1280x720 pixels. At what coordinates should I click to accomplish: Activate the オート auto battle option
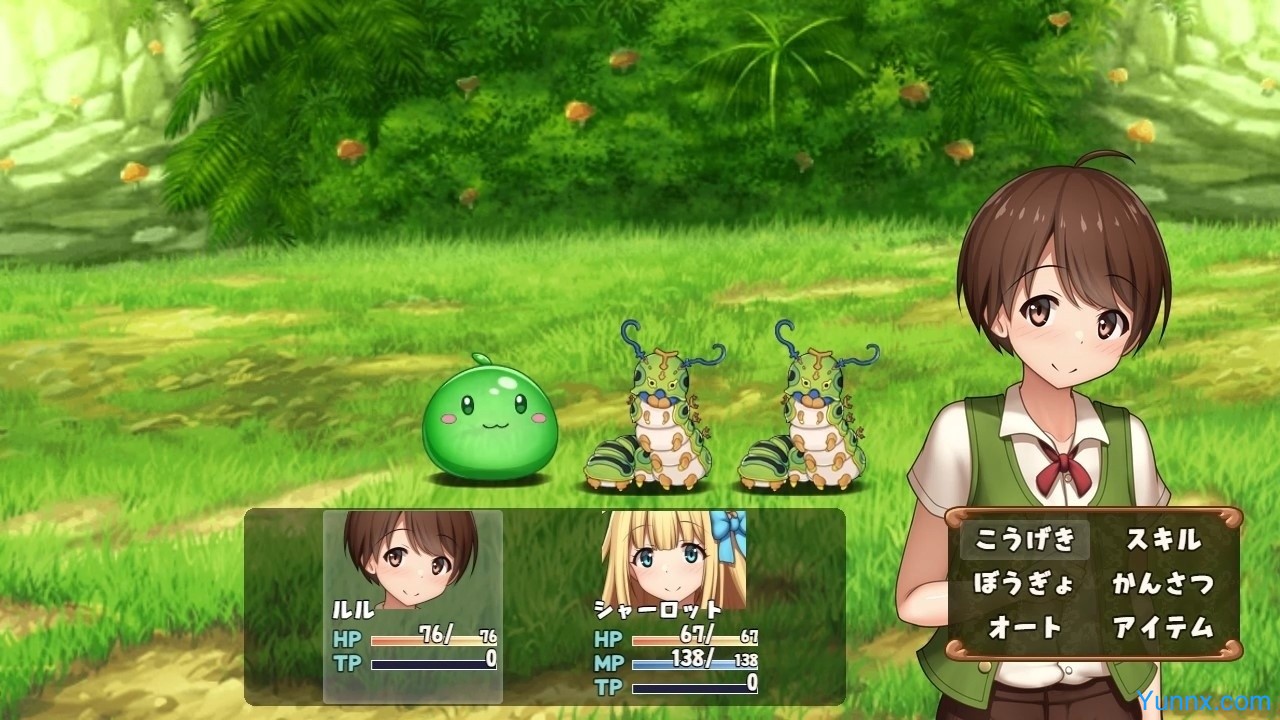[1024, 628]
